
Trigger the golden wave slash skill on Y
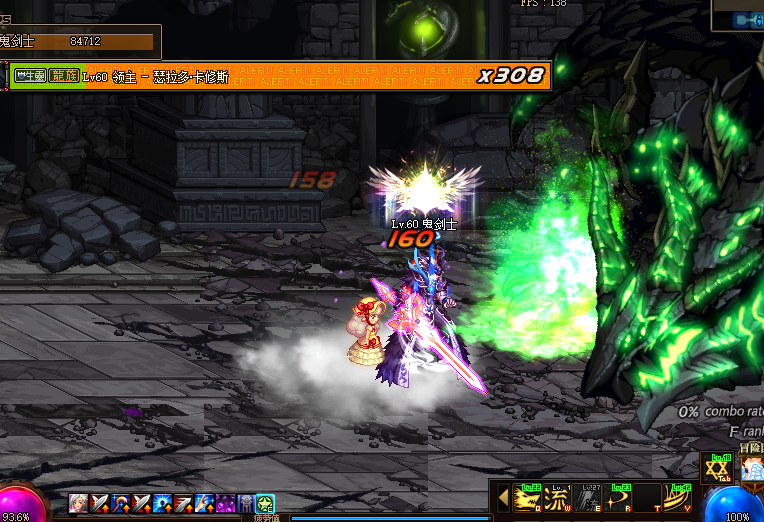coord(676,497)
